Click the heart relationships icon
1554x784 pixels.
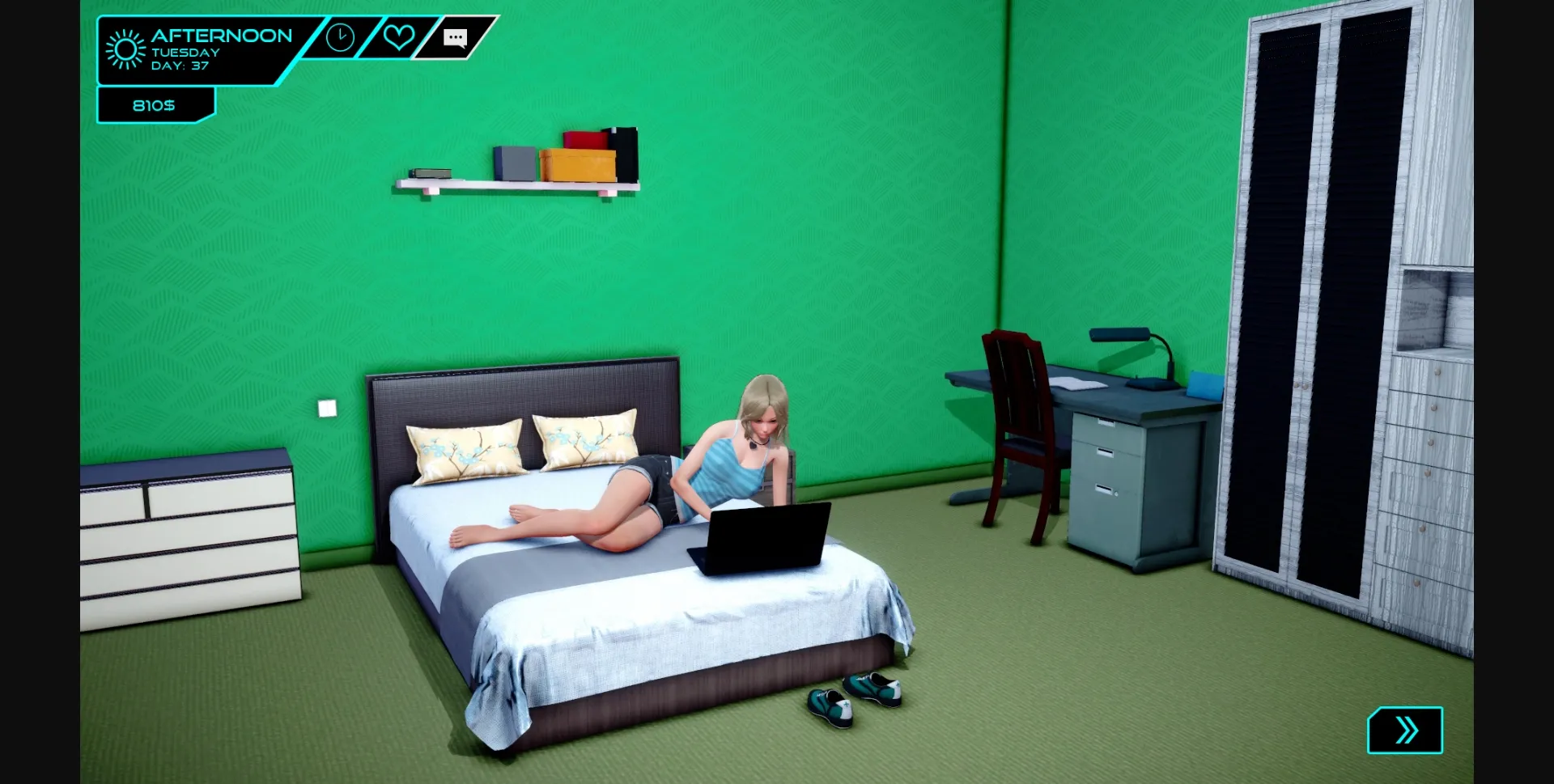[398, 37]
